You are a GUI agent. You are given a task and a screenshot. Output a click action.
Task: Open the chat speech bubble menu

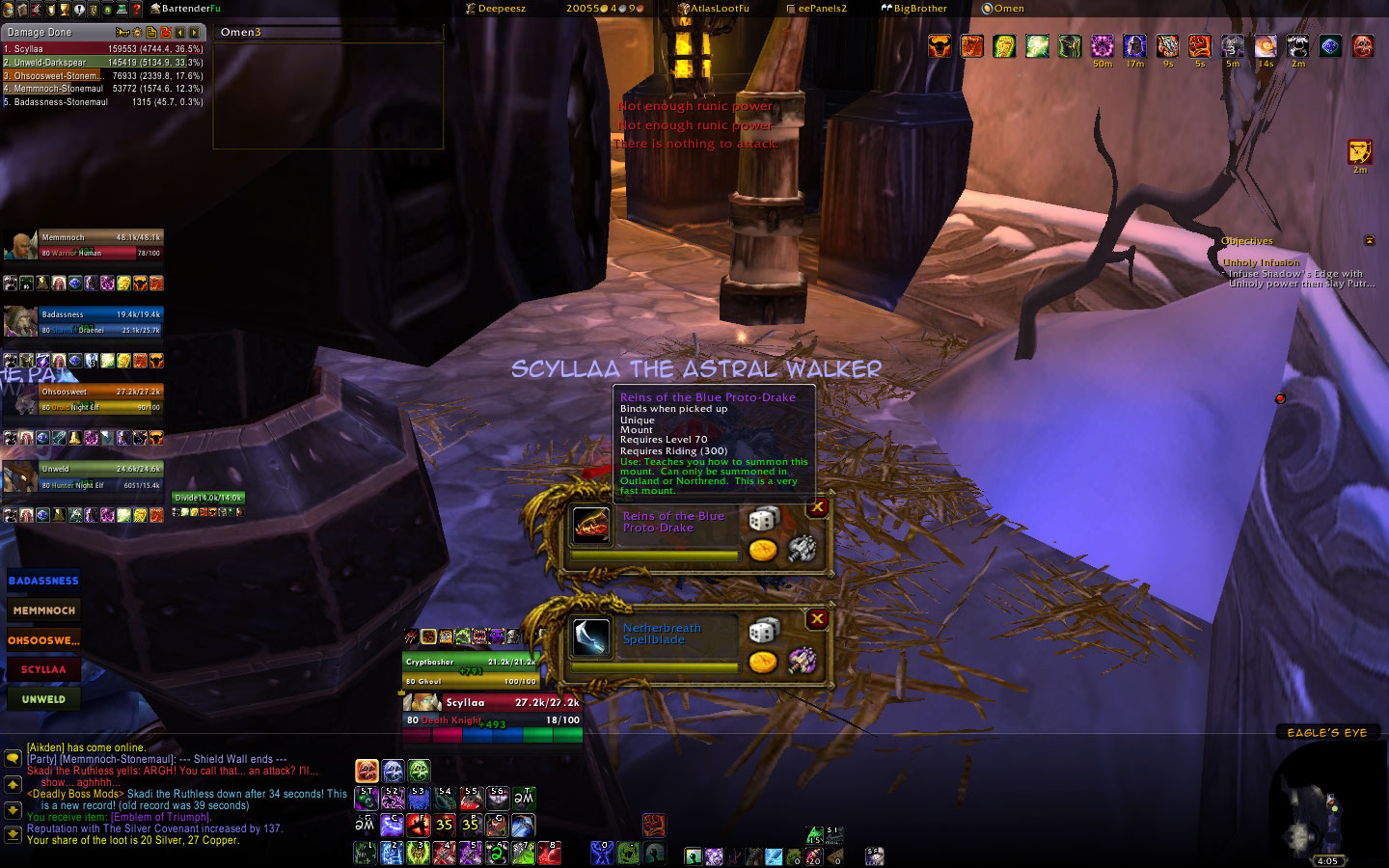tap(13, 758)
